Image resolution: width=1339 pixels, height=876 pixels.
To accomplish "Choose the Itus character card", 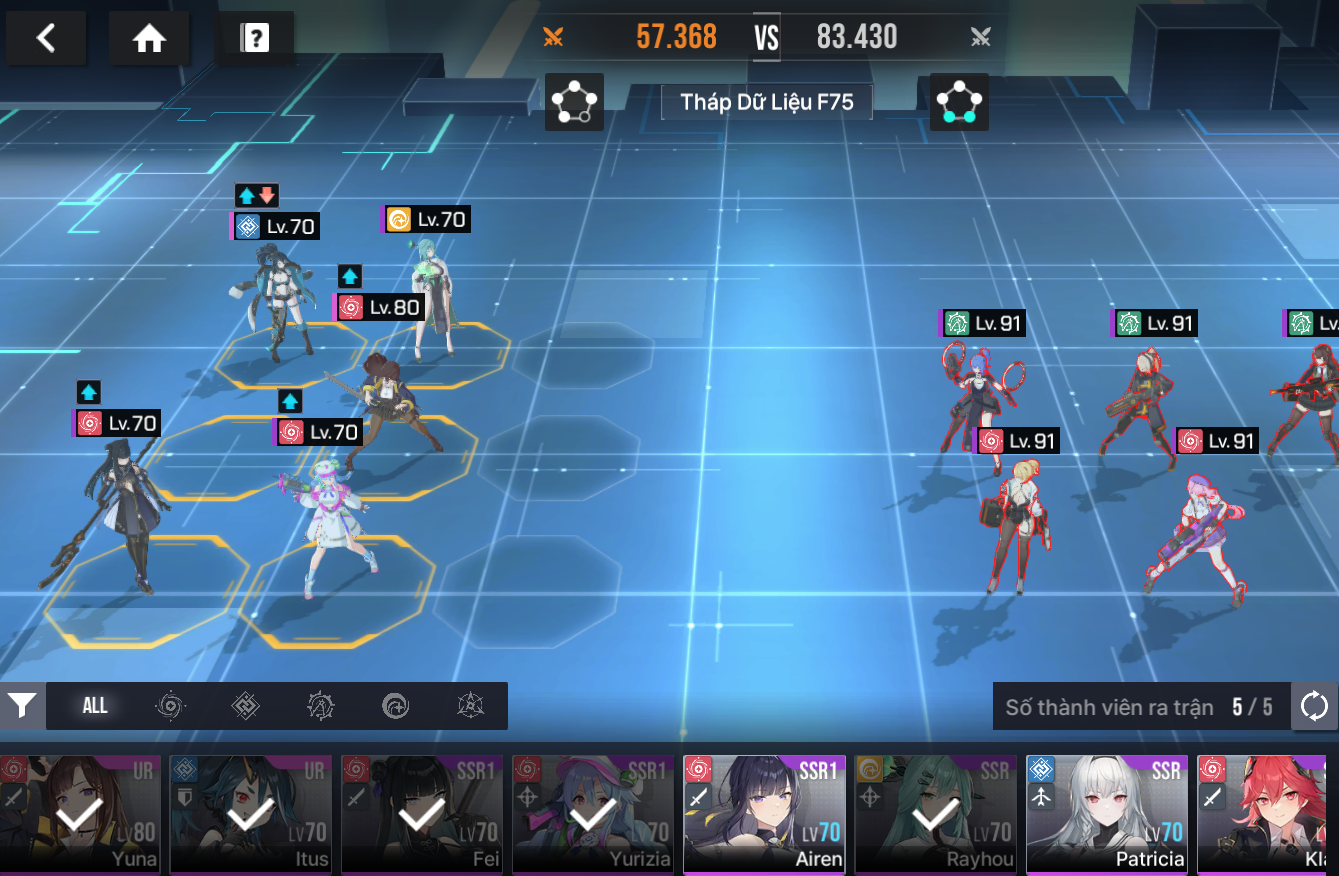I will pyautogui.click(x=251, y=814).
